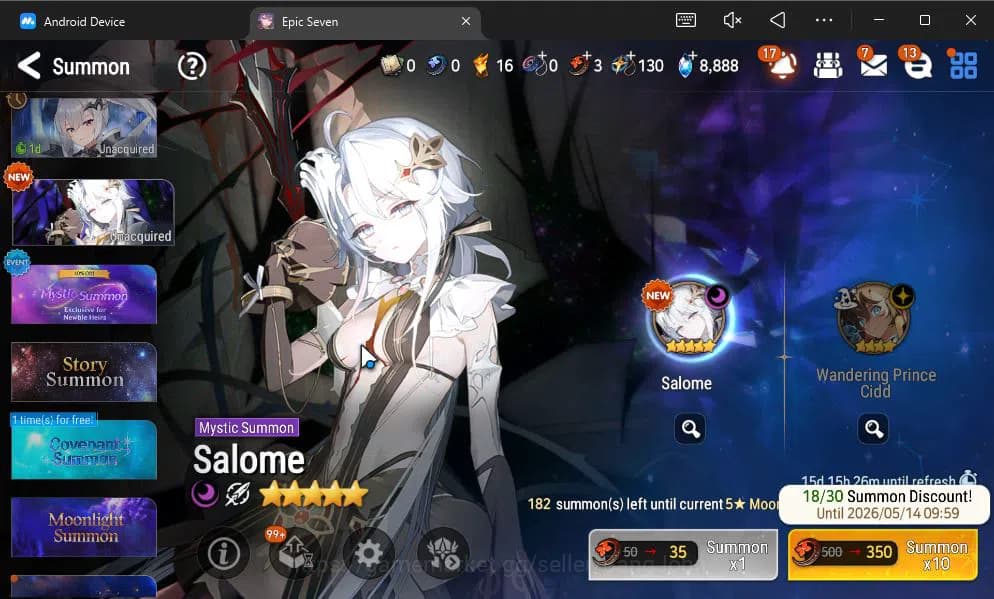
Task: Close the Epic Seven tab
Action: [466, 21]
